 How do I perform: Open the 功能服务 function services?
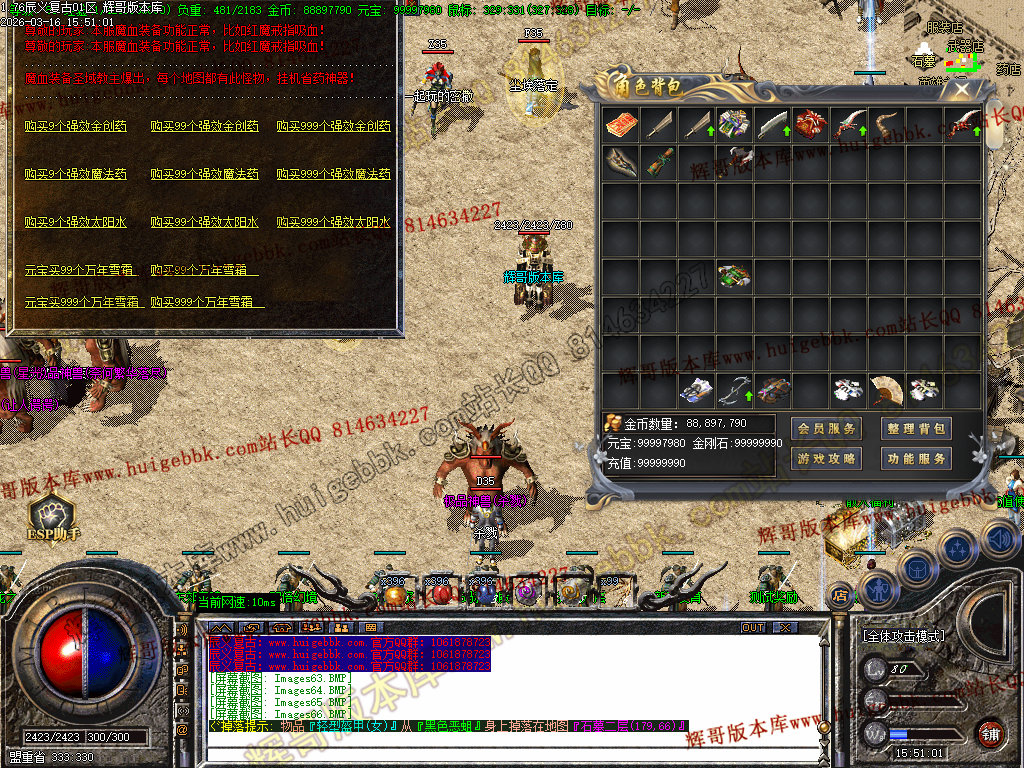click(916, 459)
